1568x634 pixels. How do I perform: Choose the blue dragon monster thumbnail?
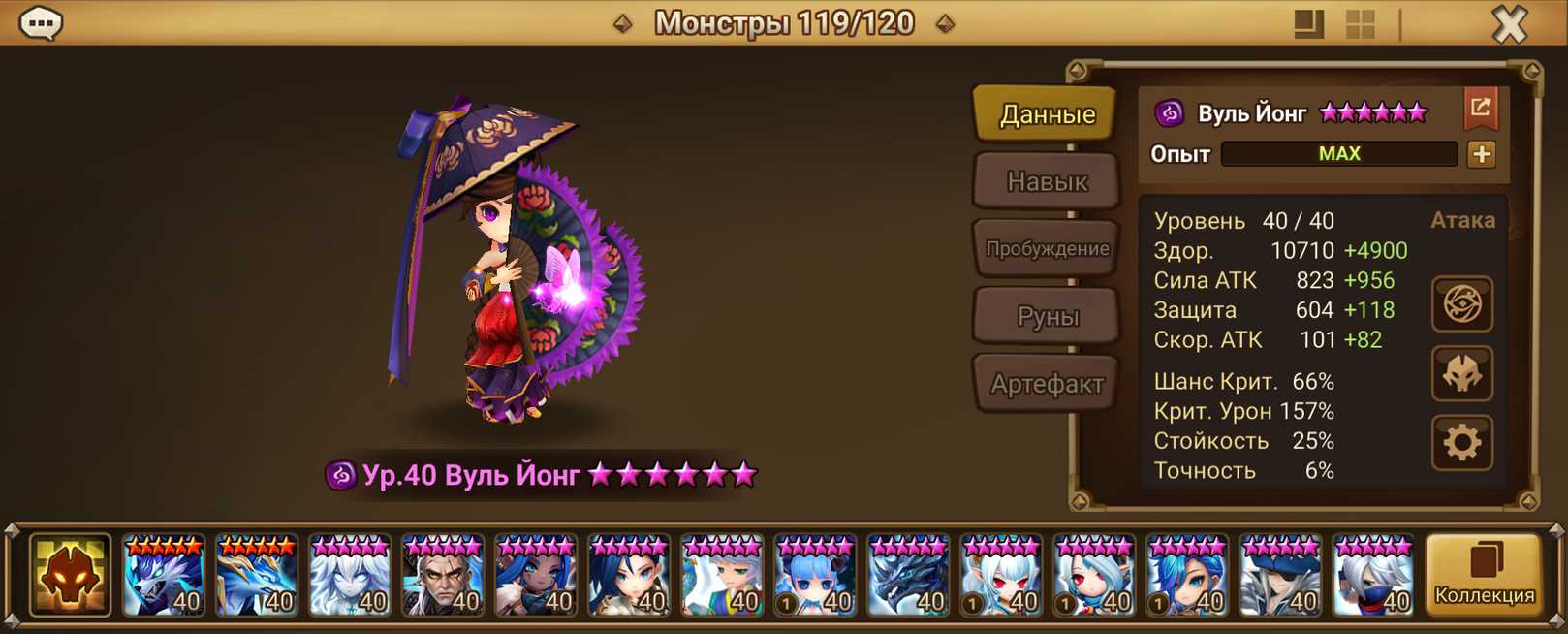(x=256, y=576)
